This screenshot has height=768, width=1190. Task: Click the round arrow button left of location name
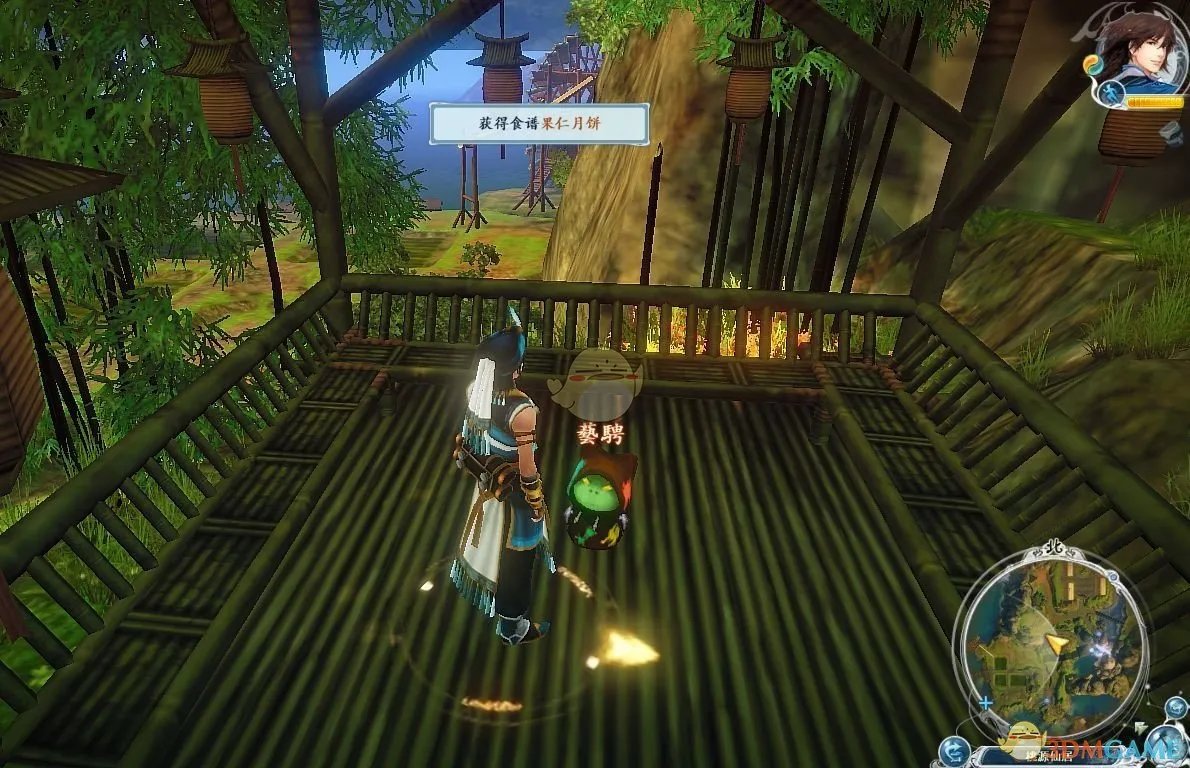[955, 749]
